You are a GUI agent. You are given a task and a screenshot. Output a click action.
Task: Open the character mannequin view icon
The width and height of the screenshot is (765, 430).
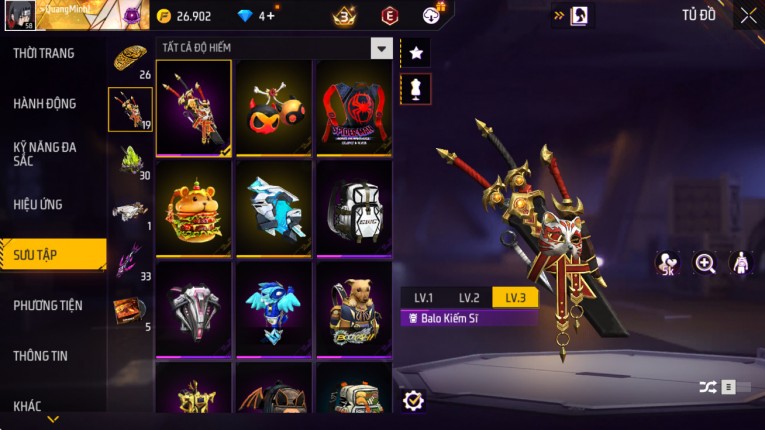coord(741,263)
